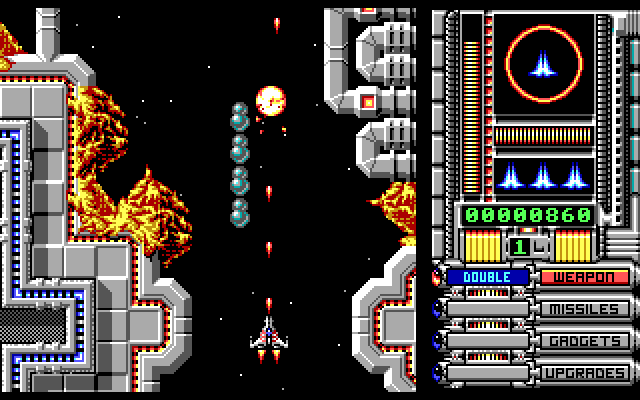Select the blue DOUBLE weapon slot
The image size is (640, 400).
pyautogui.click(x=488, y=277)
